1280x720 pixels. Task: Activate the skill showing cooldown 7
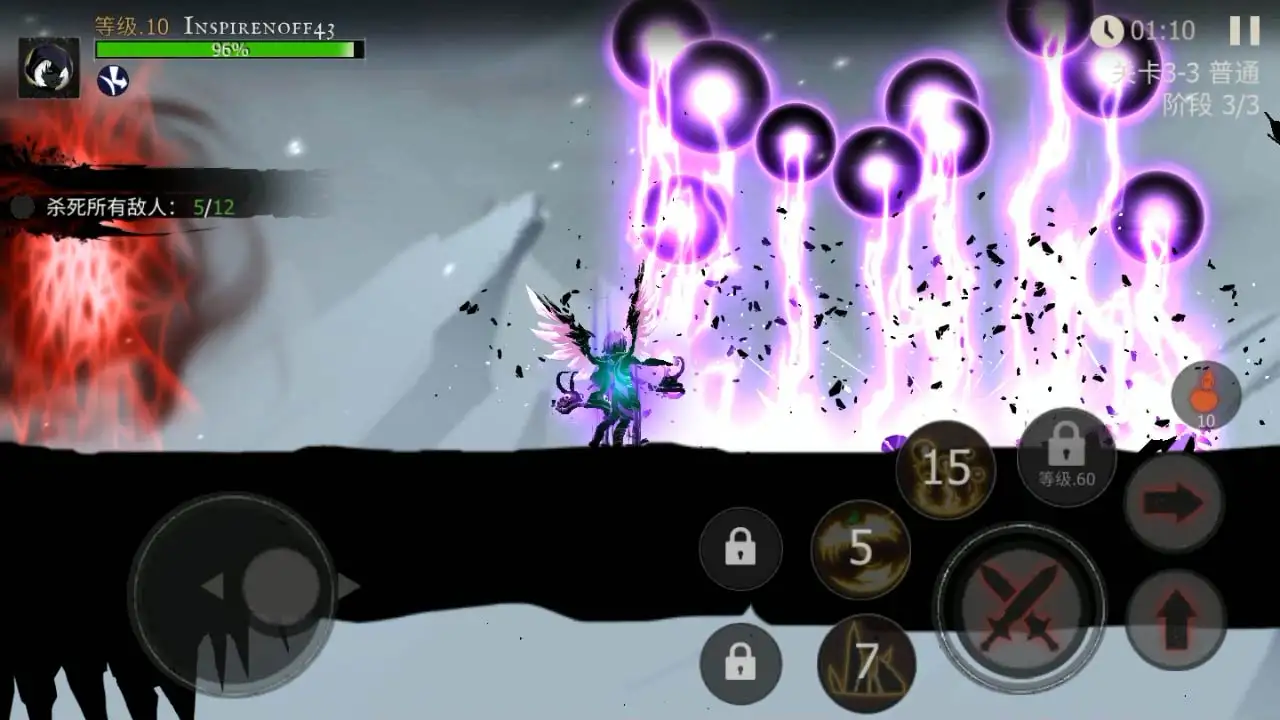866,662
